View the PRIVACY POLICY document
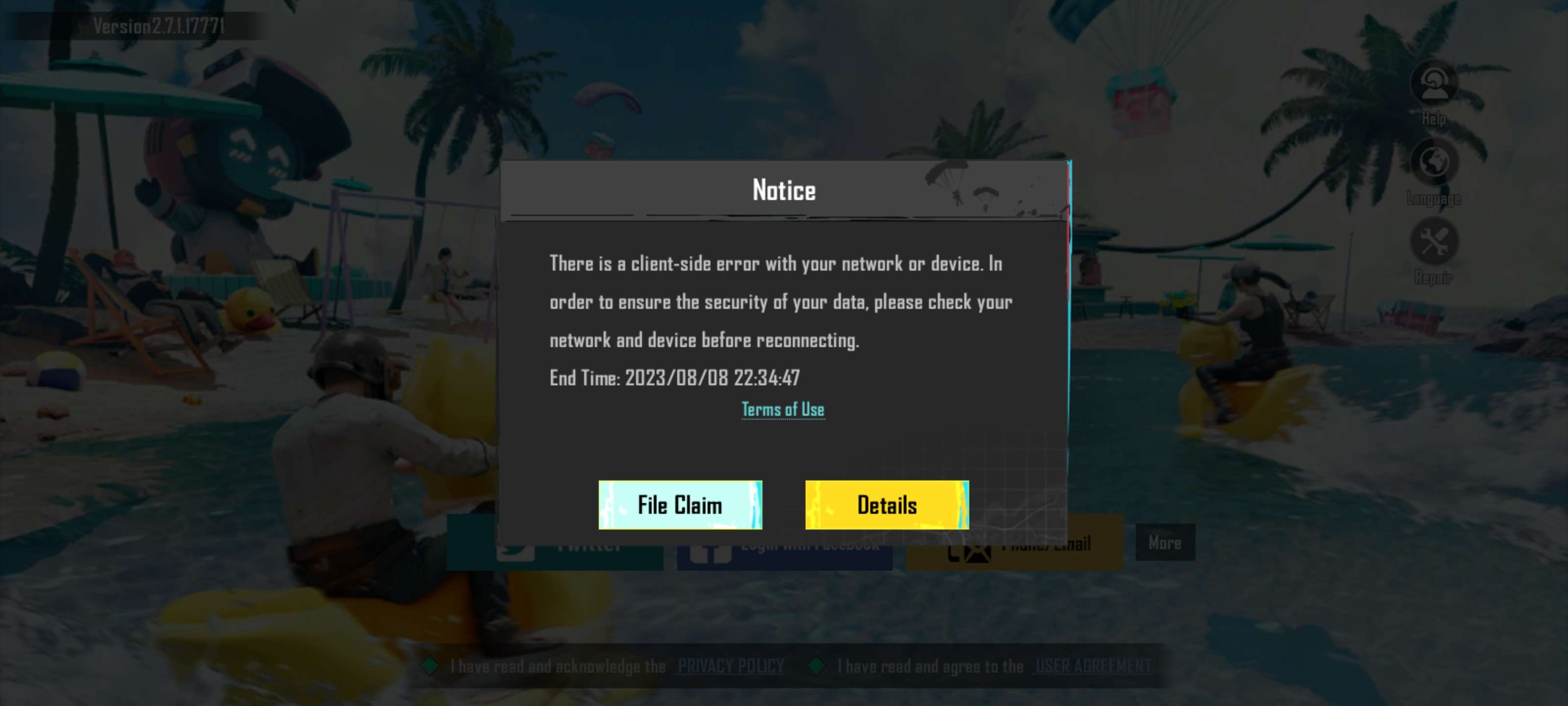The image size is (1568, 706). pyautogui.click(x=731, y=666)
